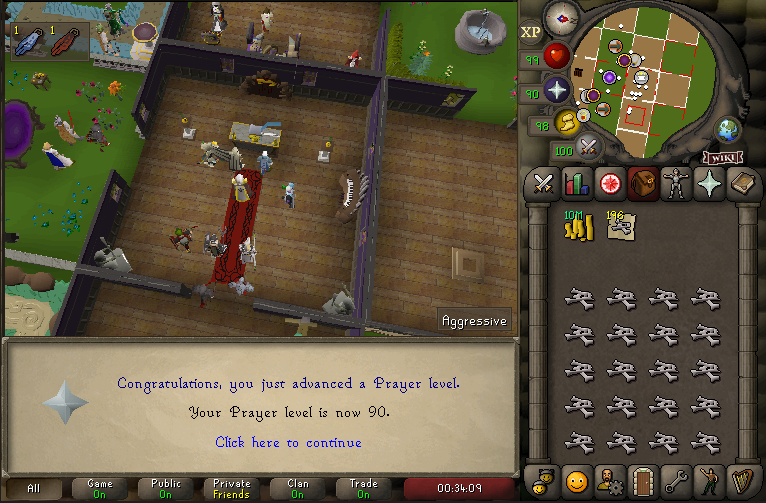766x503 pixels.
Task: Open the Combat Options tab
Action: (543, 184)
